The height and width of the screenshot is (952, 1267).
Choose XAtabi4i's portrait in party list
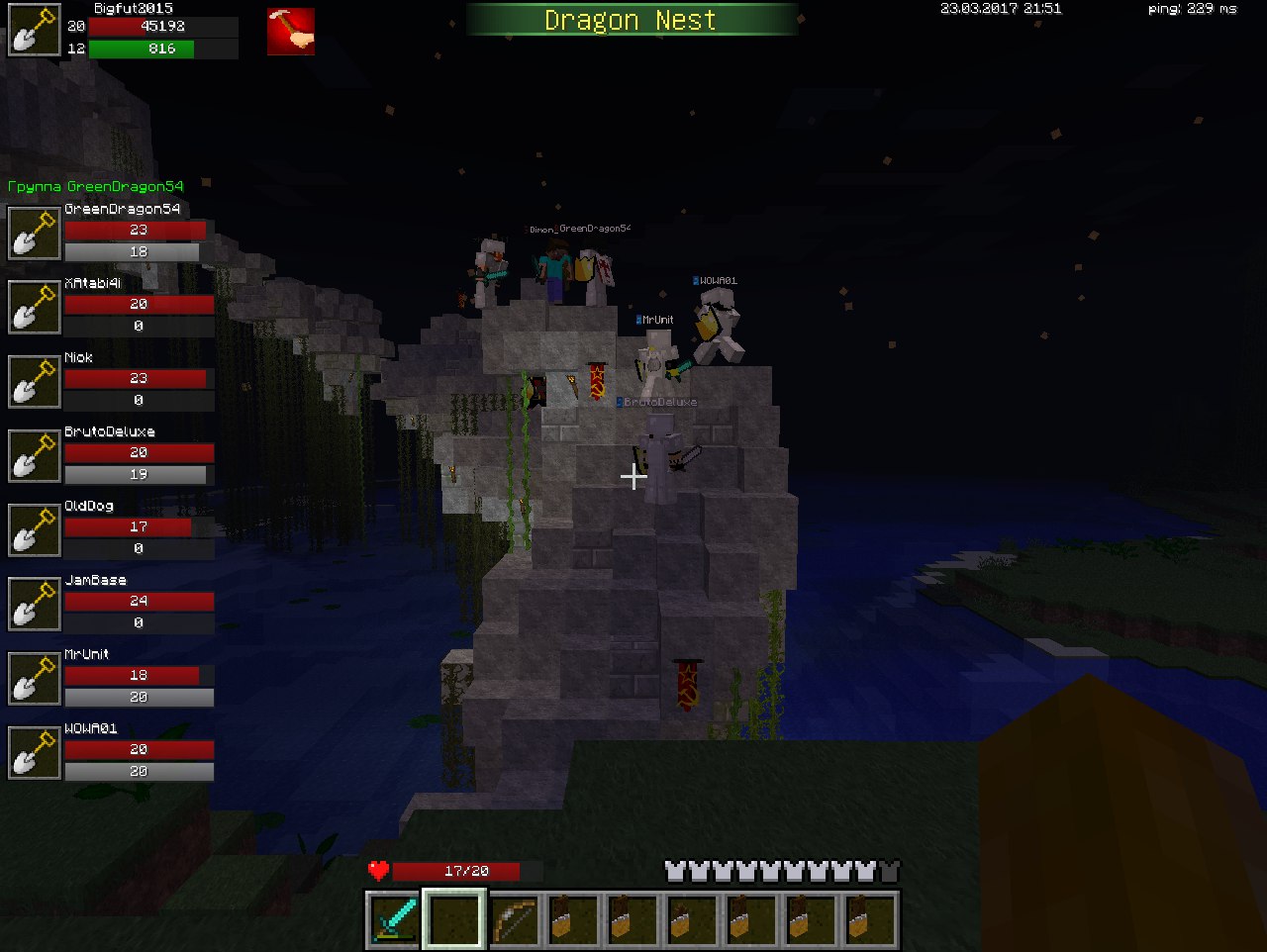(x=35, y=307)
